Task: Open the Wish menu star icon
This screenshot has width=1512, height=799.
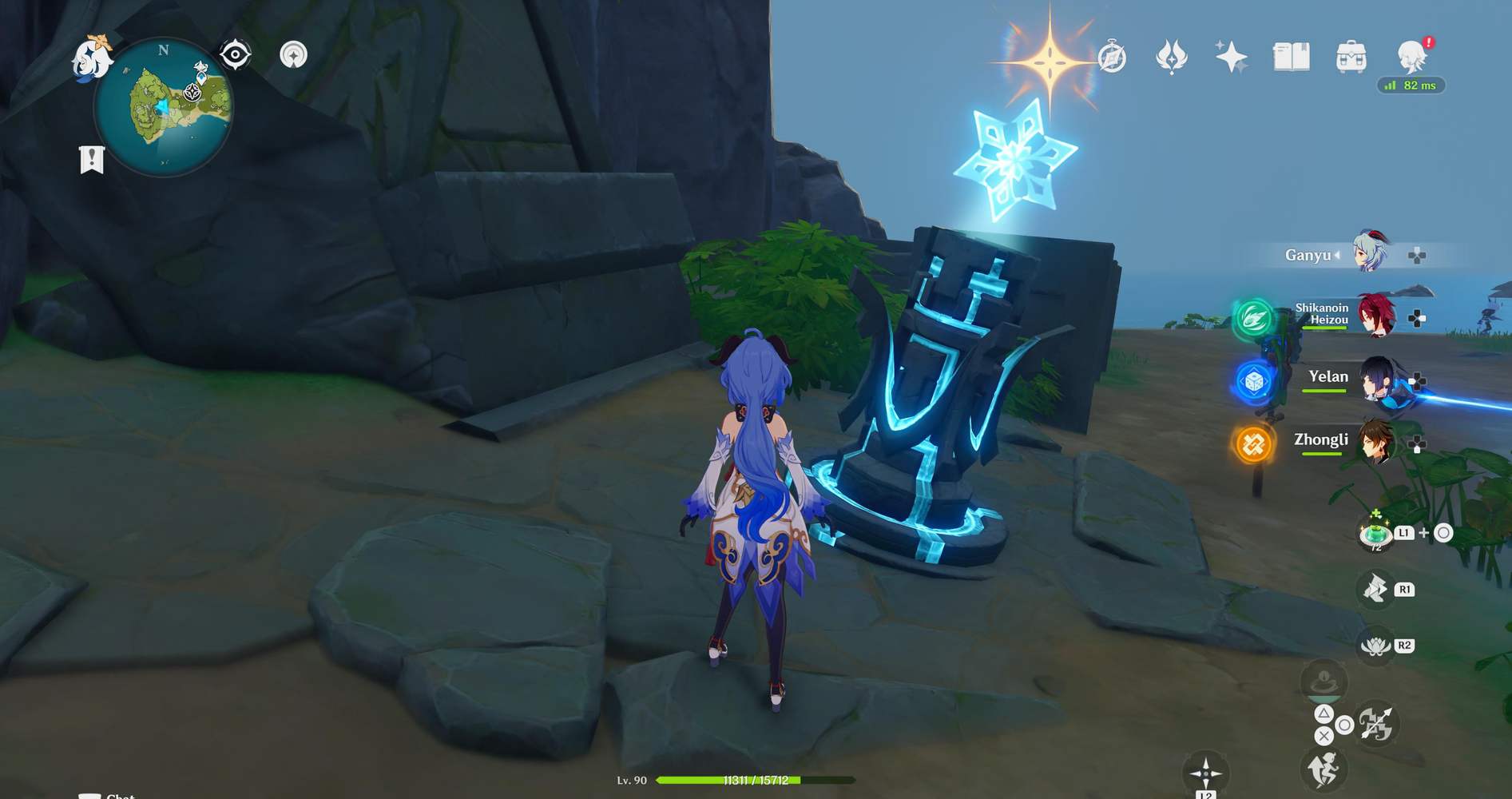Action: tap(1230, 56)
